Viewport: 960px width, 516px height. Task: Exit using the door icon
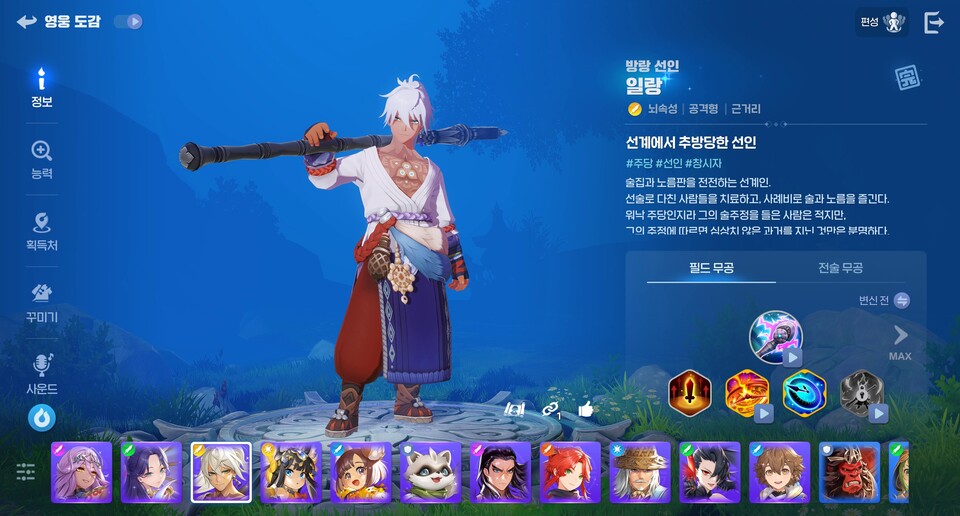tap(934, 22)
